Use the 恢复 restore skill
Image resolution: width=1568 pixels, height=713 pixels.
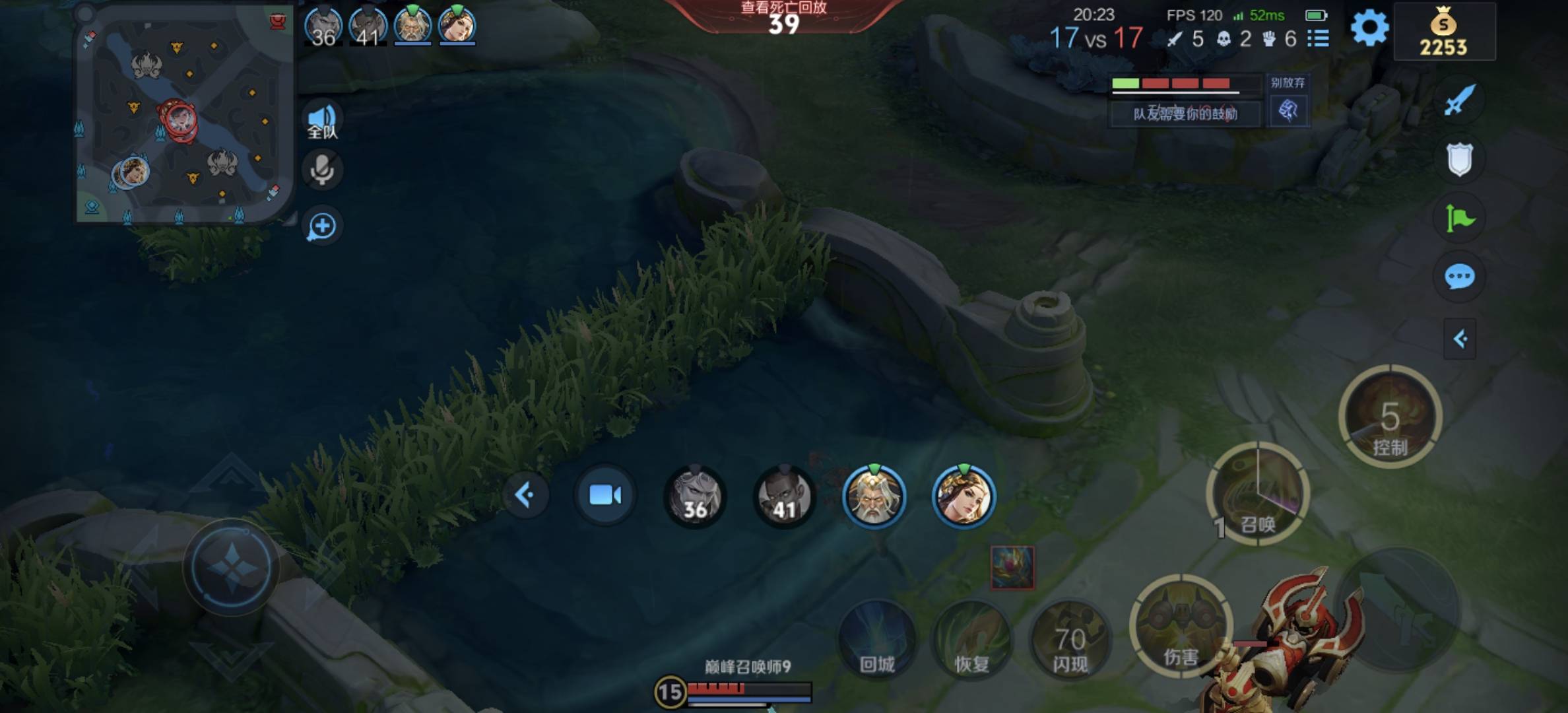(x=971, y=639)
